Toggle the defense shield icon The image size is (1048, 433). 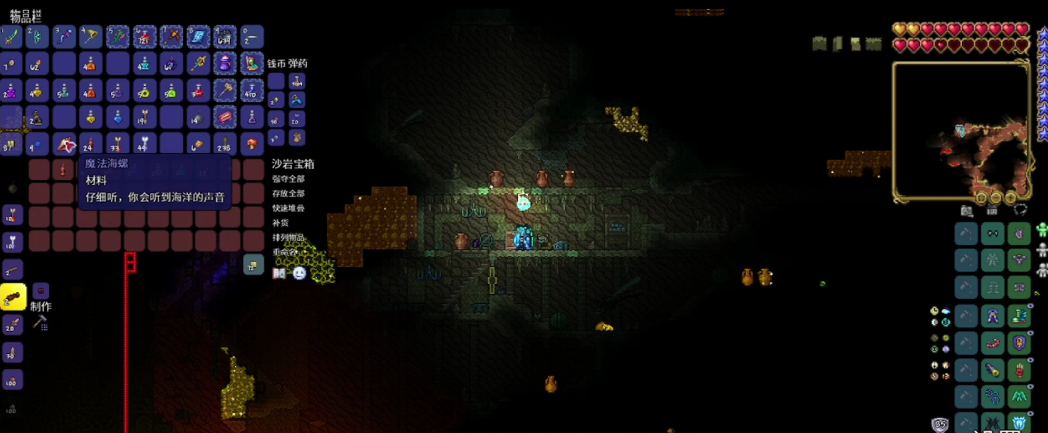[940, 424]
